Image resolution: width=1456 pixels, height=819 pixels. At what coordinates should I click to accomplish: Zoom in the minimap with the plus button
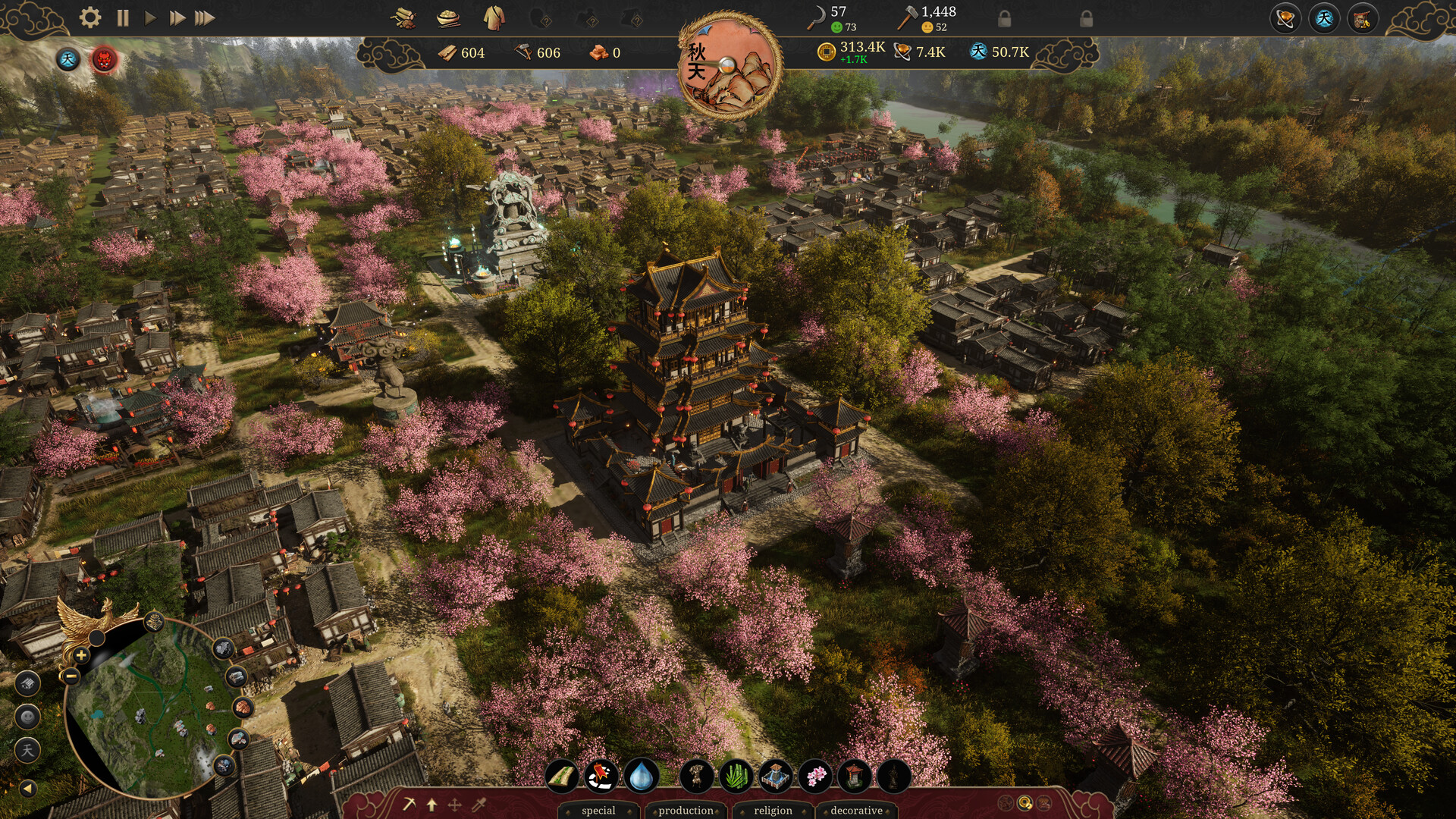[x=81, y=654]
